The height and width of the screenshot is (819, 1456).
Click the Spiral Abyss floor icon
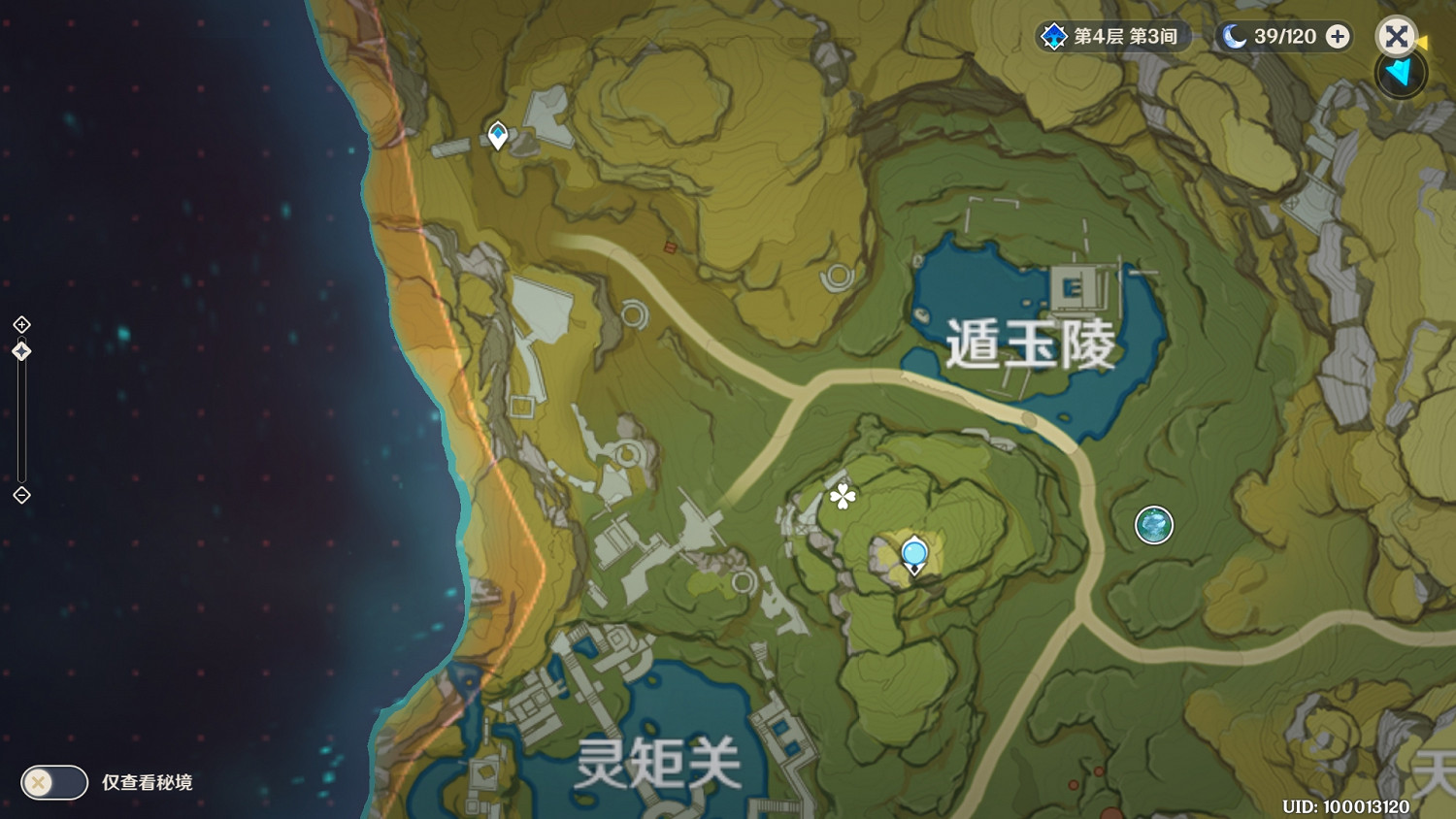coord(1053,37)
